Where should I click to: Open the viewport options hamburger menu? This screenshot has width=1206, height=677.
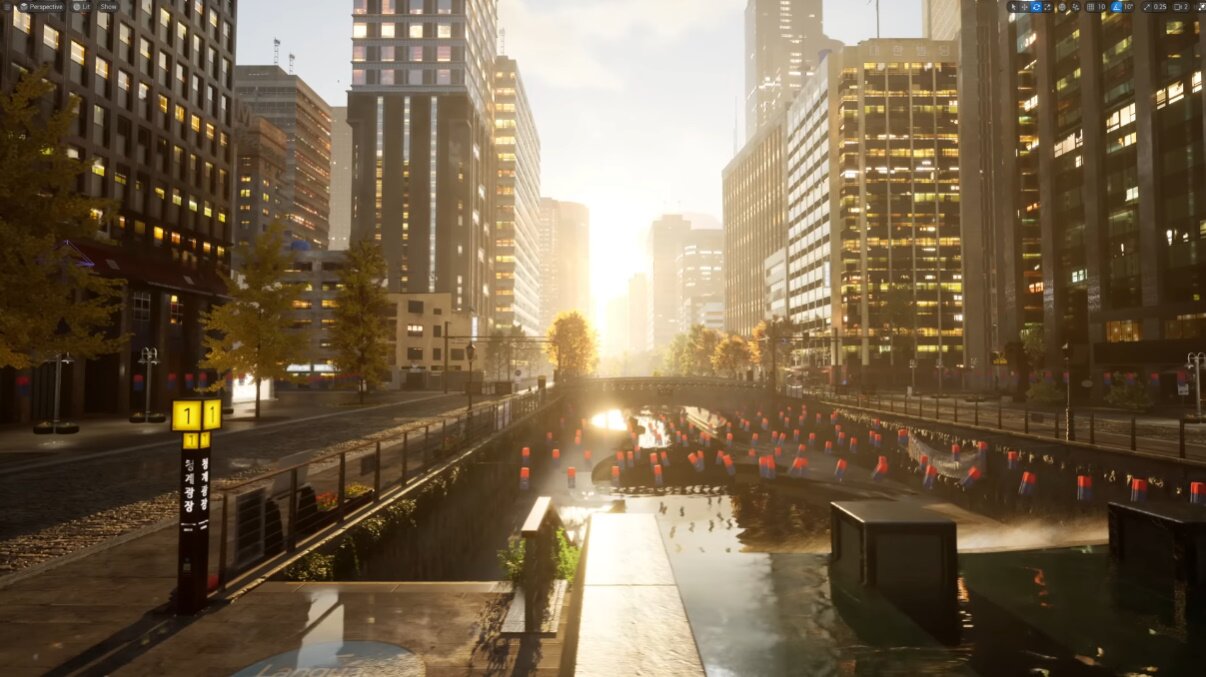point(6,6)
